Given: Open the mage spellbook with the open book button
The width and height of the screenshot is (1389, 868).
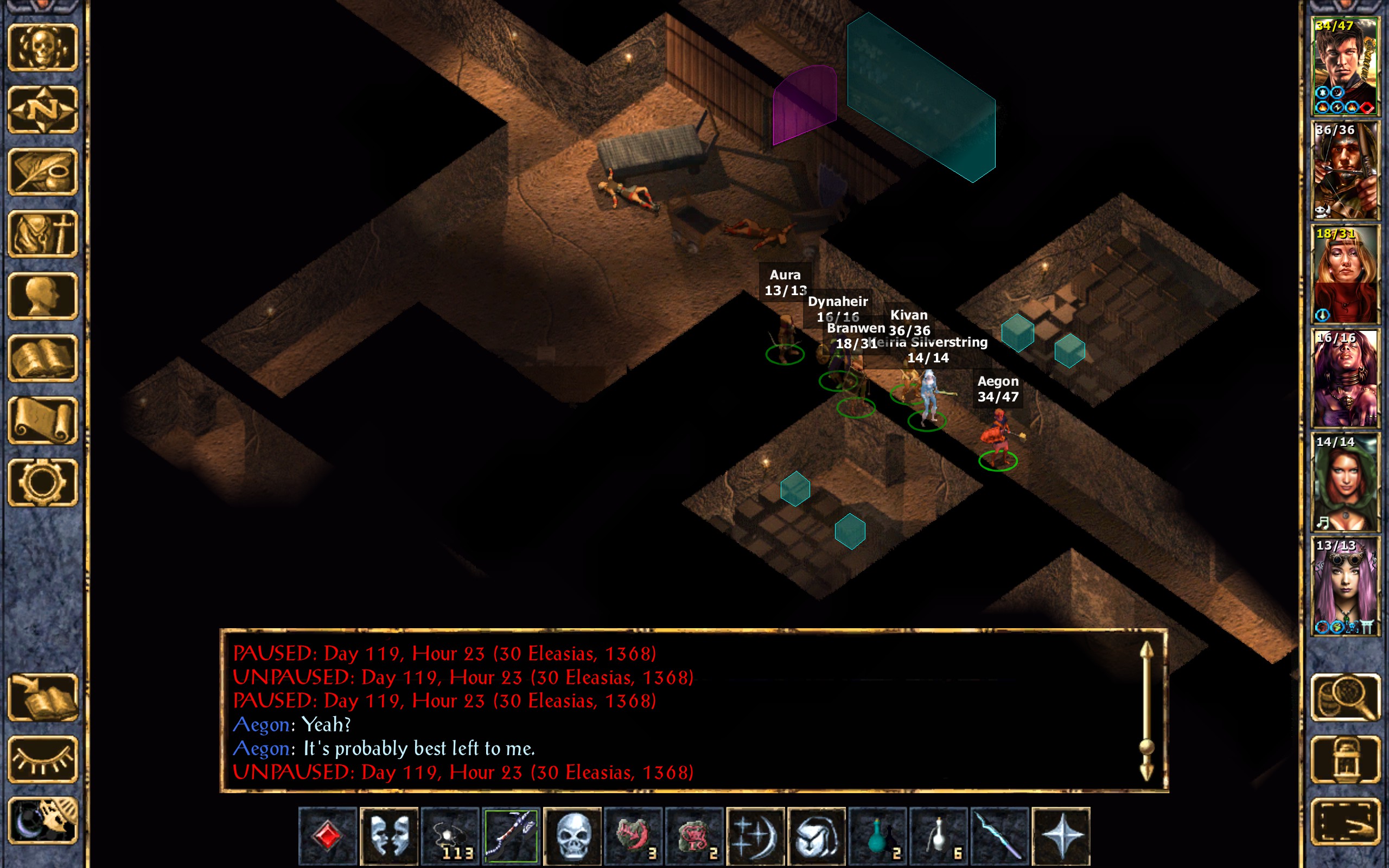Looking at the screenshot, I should [x=42, y=358].
